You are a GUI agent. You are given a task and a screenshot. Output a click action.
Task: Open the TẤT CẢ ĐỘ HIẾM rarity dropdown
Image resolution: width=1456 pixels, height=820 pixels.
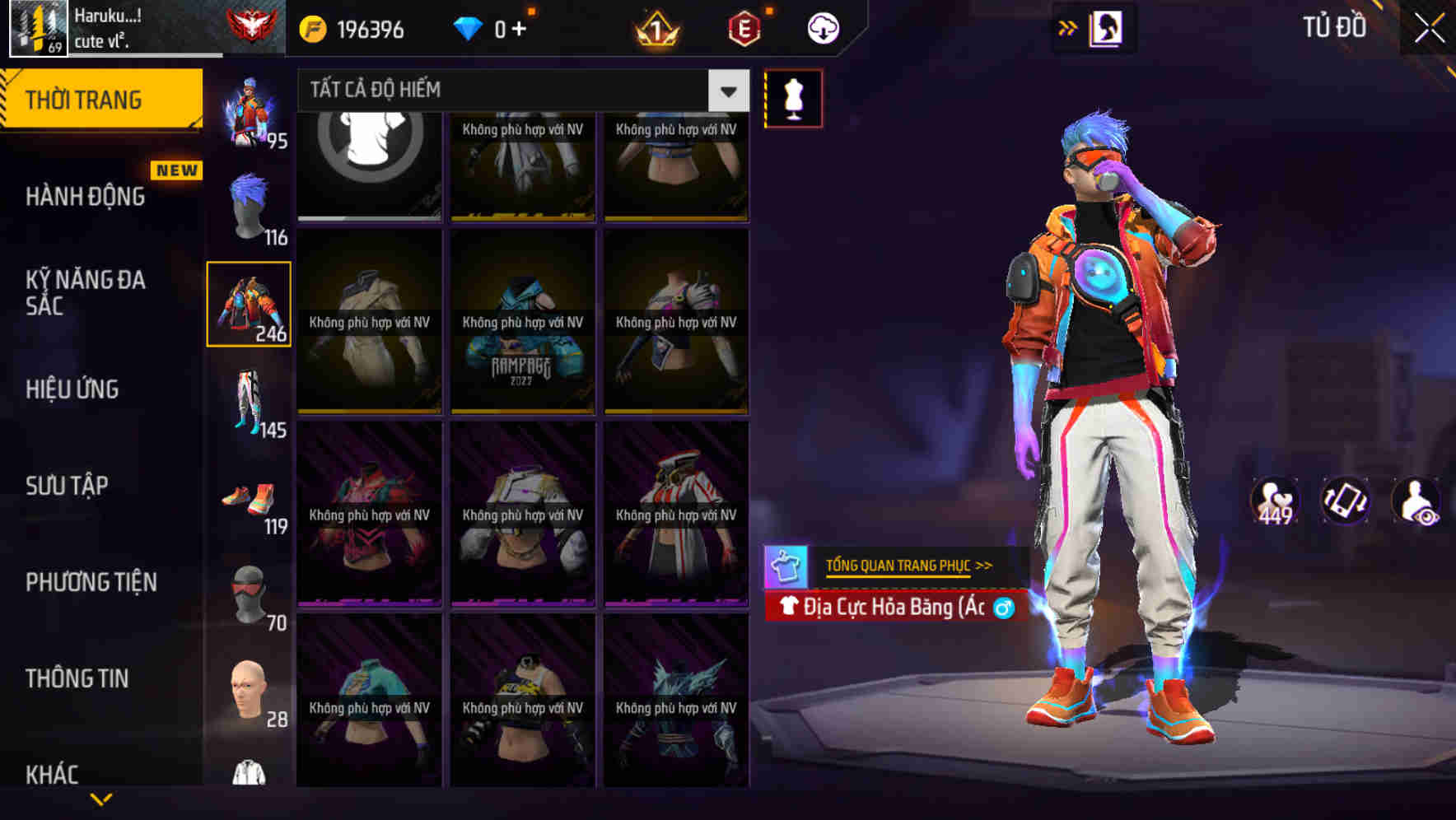[511, 91]
